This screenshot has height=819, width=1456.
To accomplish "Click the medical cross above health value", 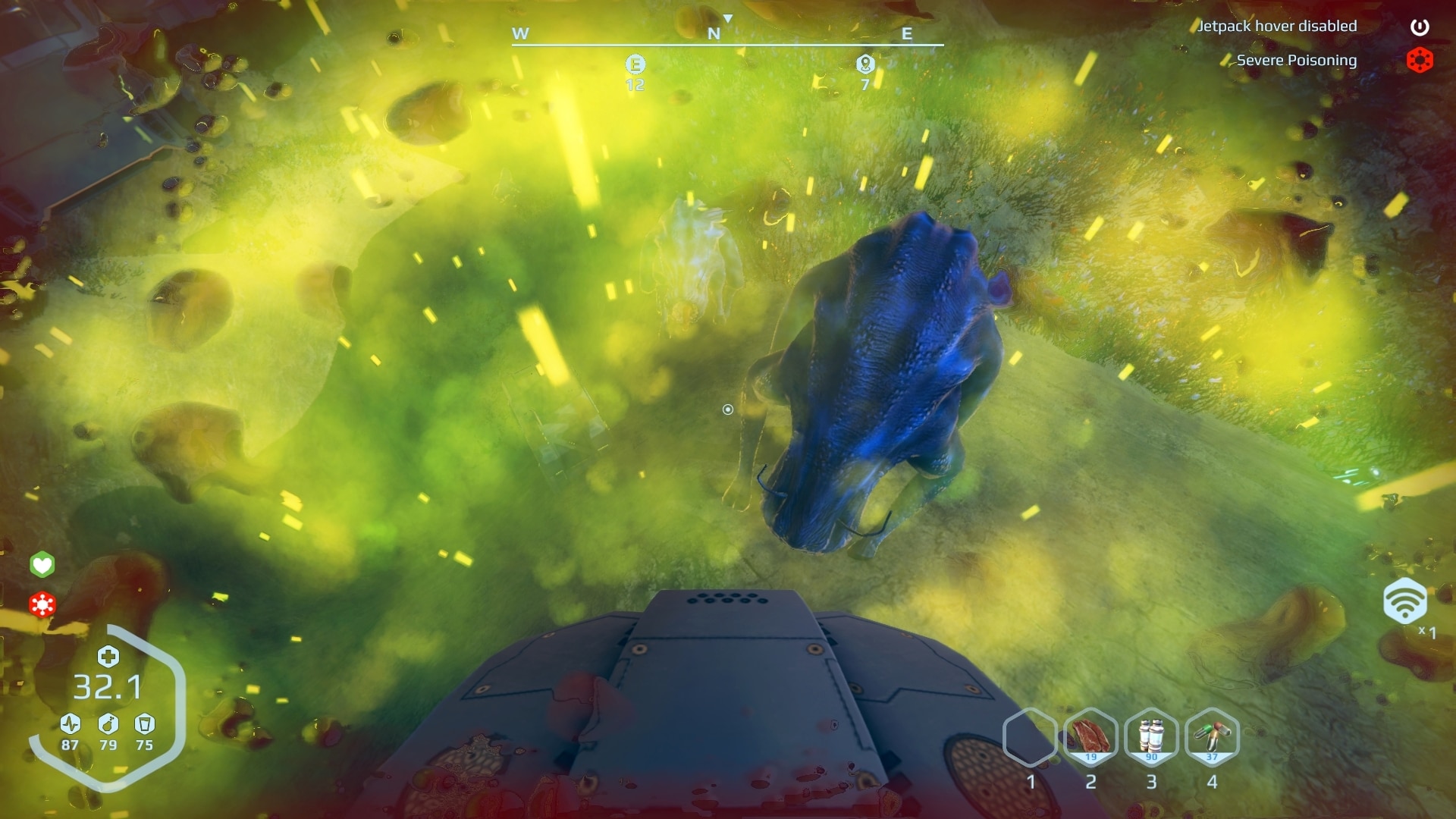I will point(108,657).
